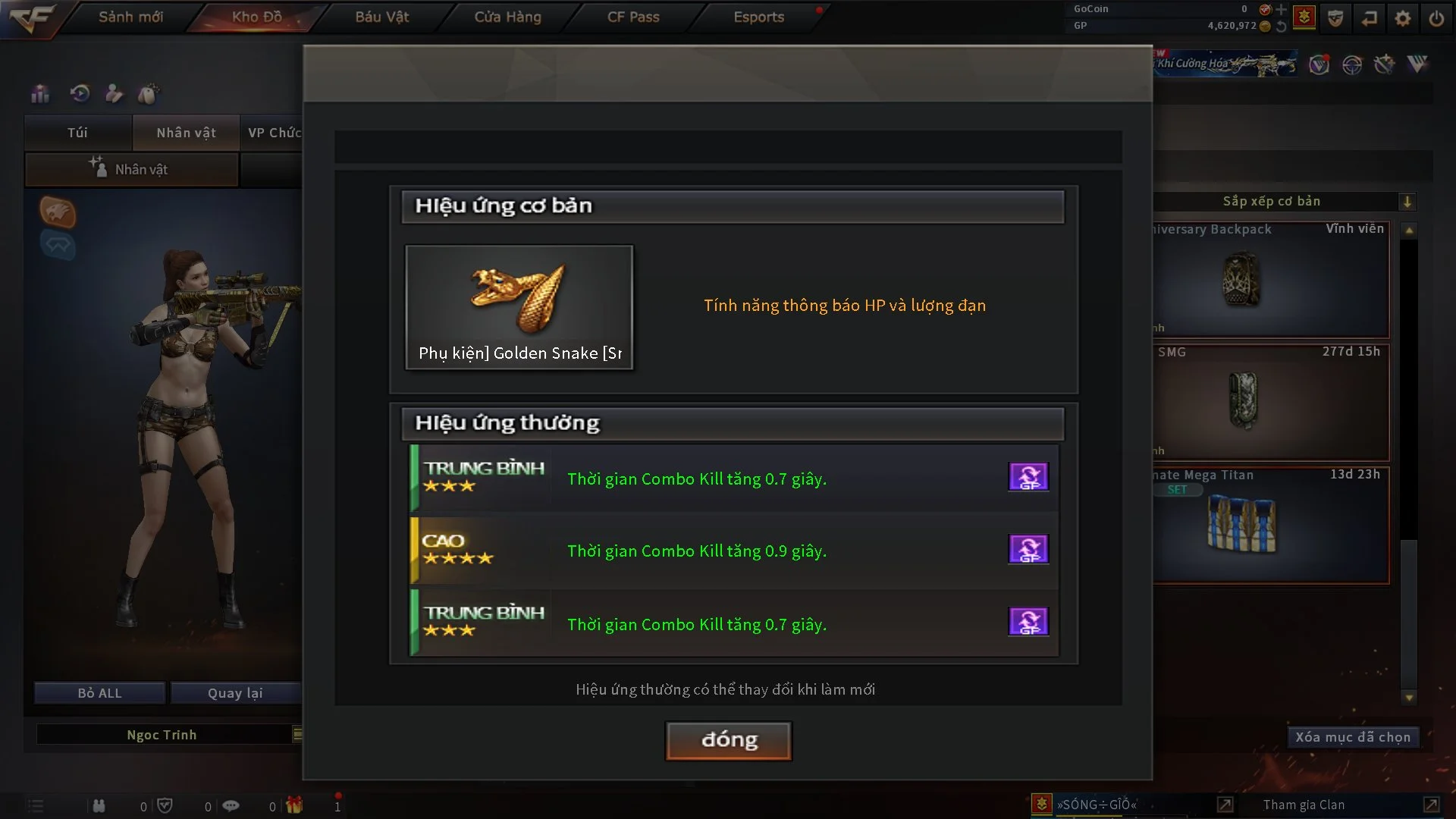Select the SMG backpack with 277d remaining
Screen dimensions: 1456x819
point(1271,402)
